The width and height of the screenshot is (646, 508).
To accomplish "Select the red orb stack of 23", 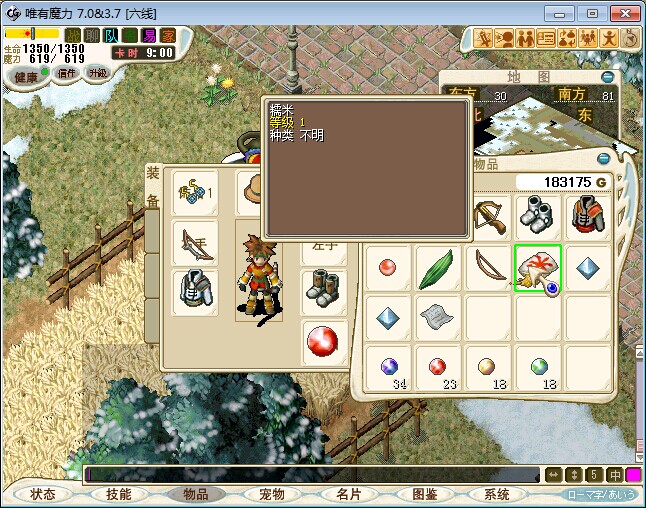I will [x=439, y=368].
